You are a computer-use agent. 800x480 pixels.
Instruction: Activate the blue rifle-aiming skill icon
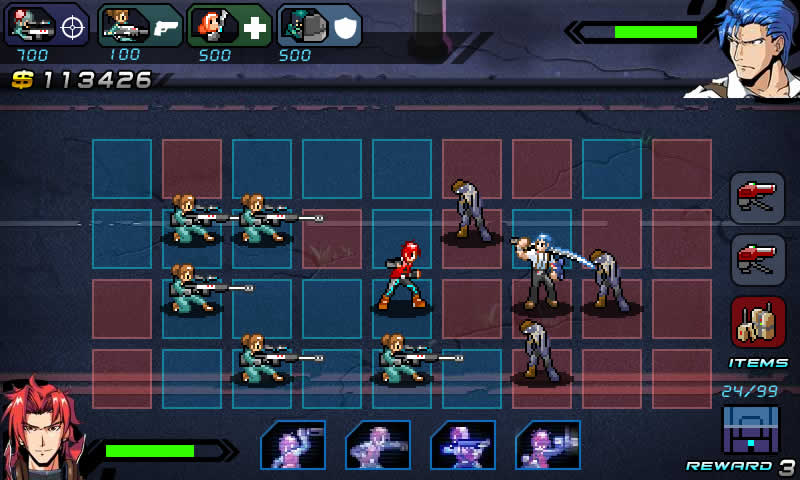point(463,445)
